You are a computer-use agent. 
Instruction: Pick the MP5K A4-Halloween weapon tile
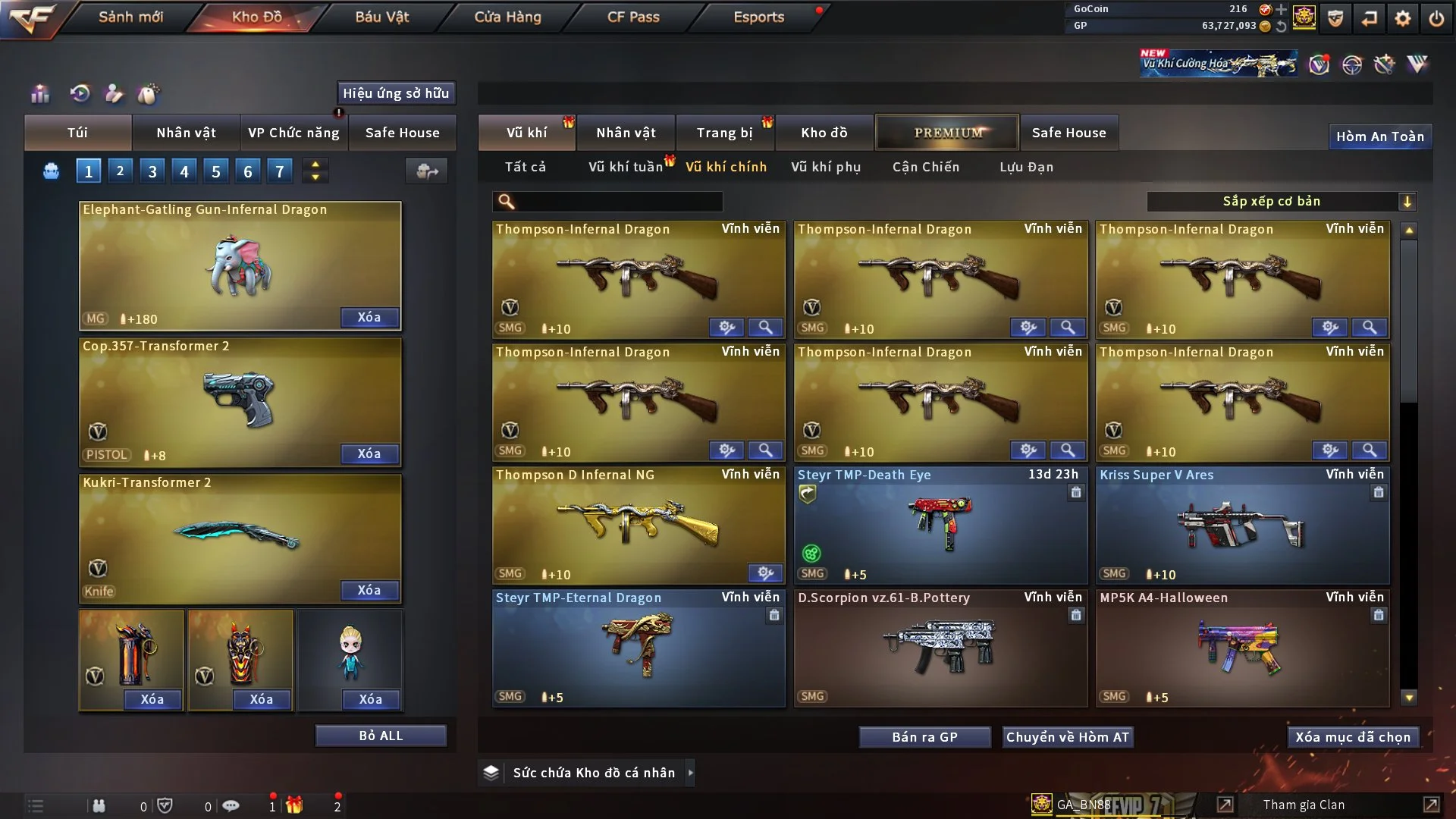click(1242, 648)
